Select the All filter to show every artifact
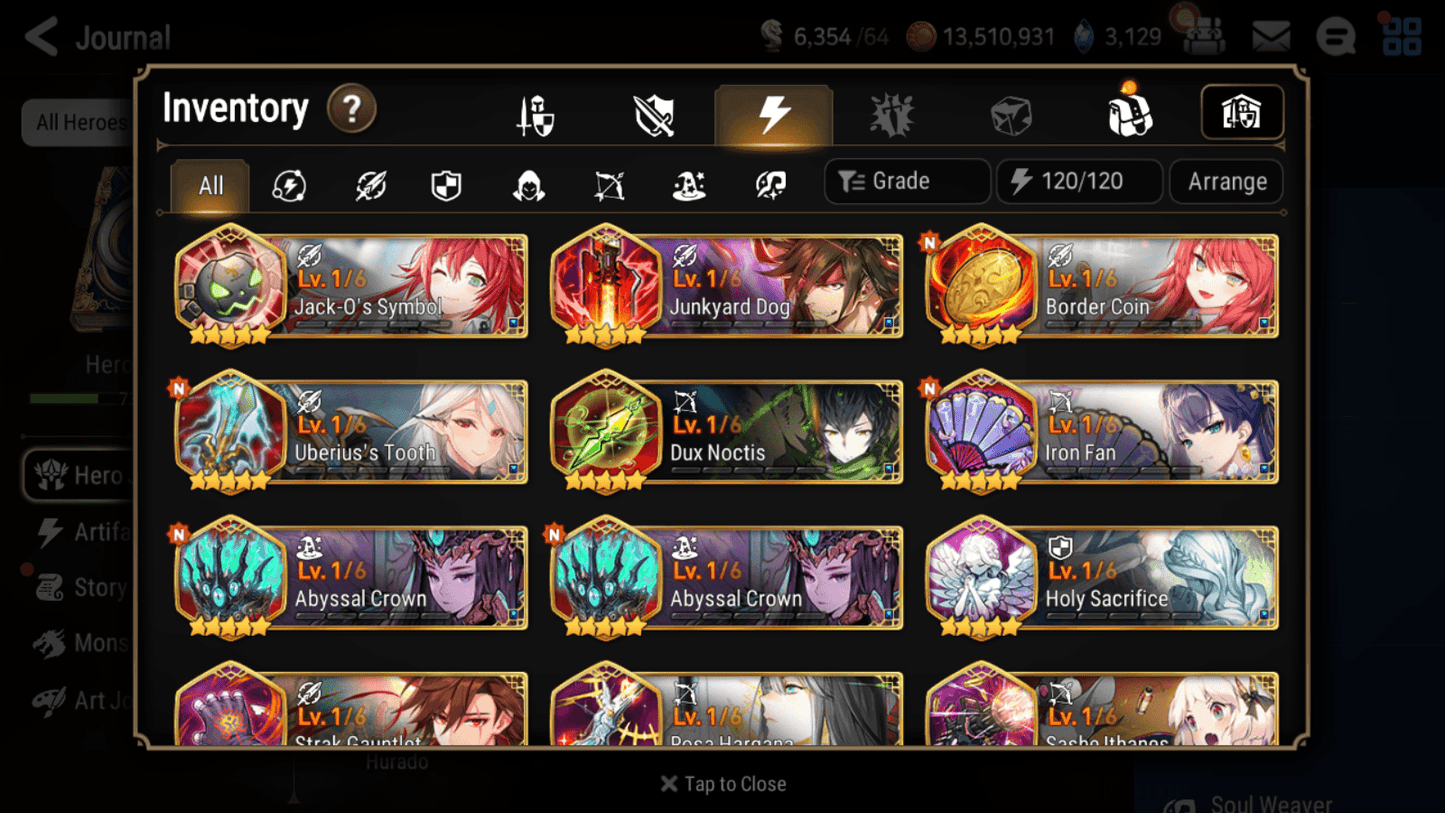 pyautogui.click(x=208, y=185)
